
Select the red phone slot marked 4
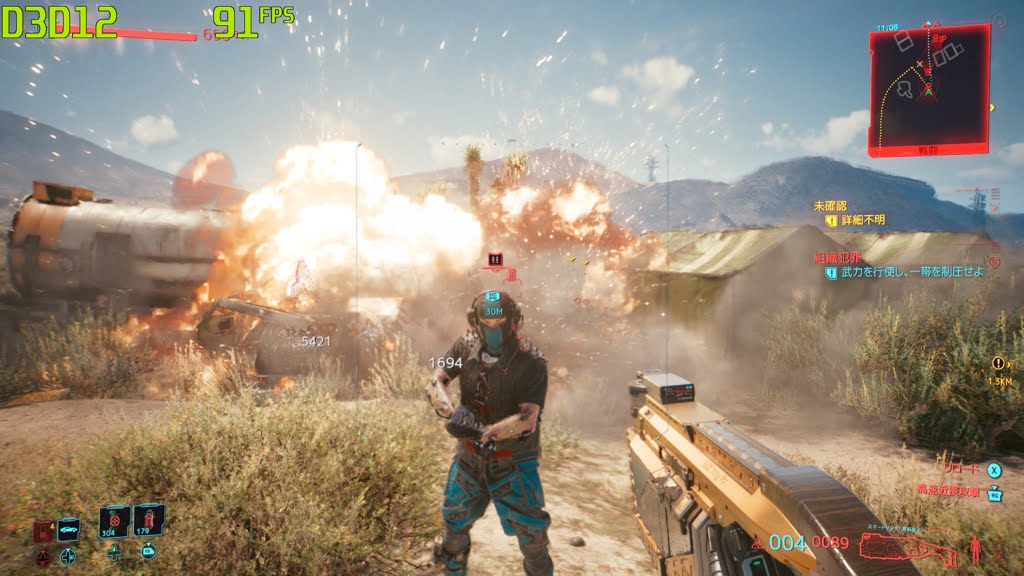[43, 530]
